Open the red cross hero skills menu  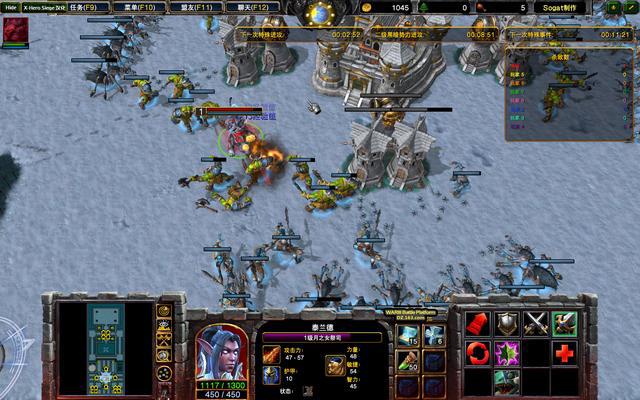(x=566, y=352)
